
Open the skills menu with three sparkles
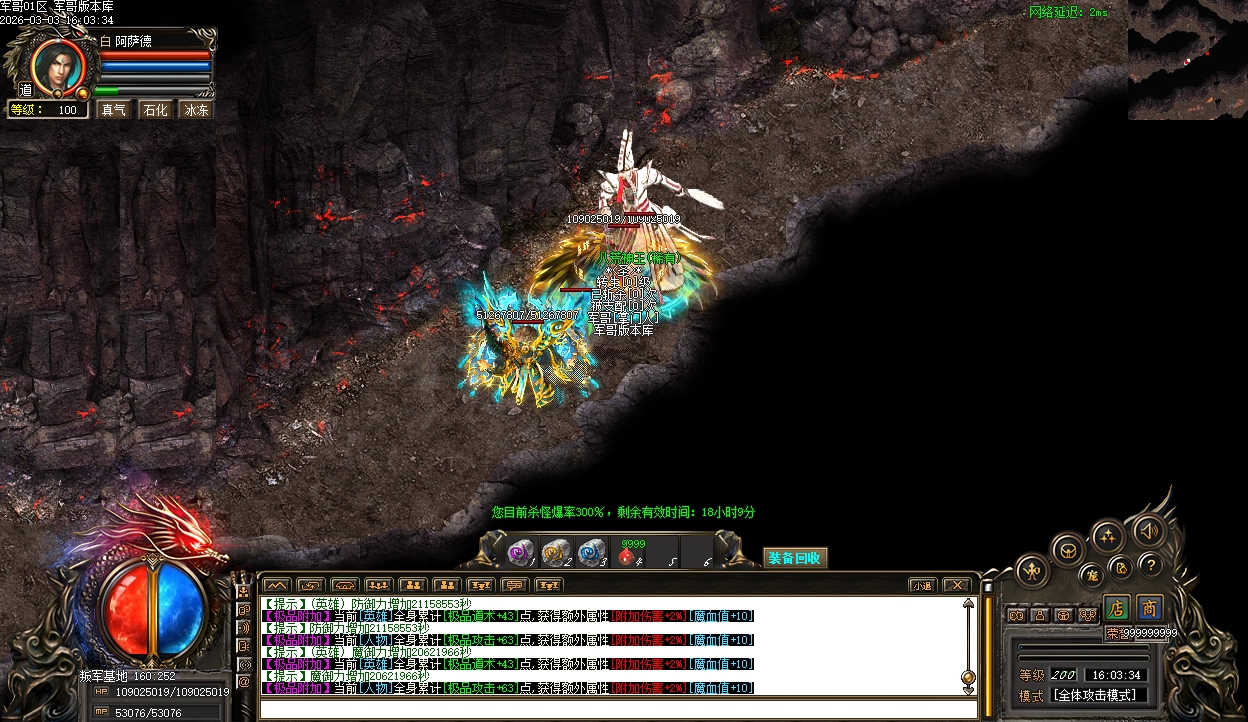[1108, 537]
